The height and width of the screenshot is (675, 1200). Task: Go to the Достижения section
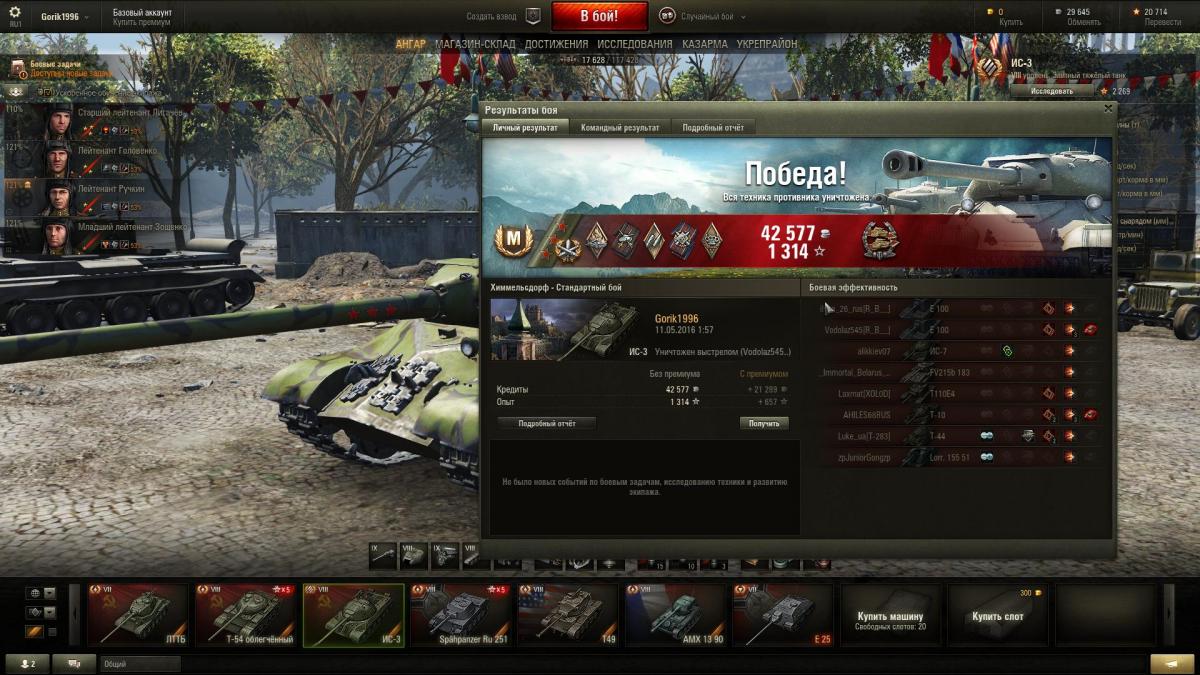pos(556,44)
